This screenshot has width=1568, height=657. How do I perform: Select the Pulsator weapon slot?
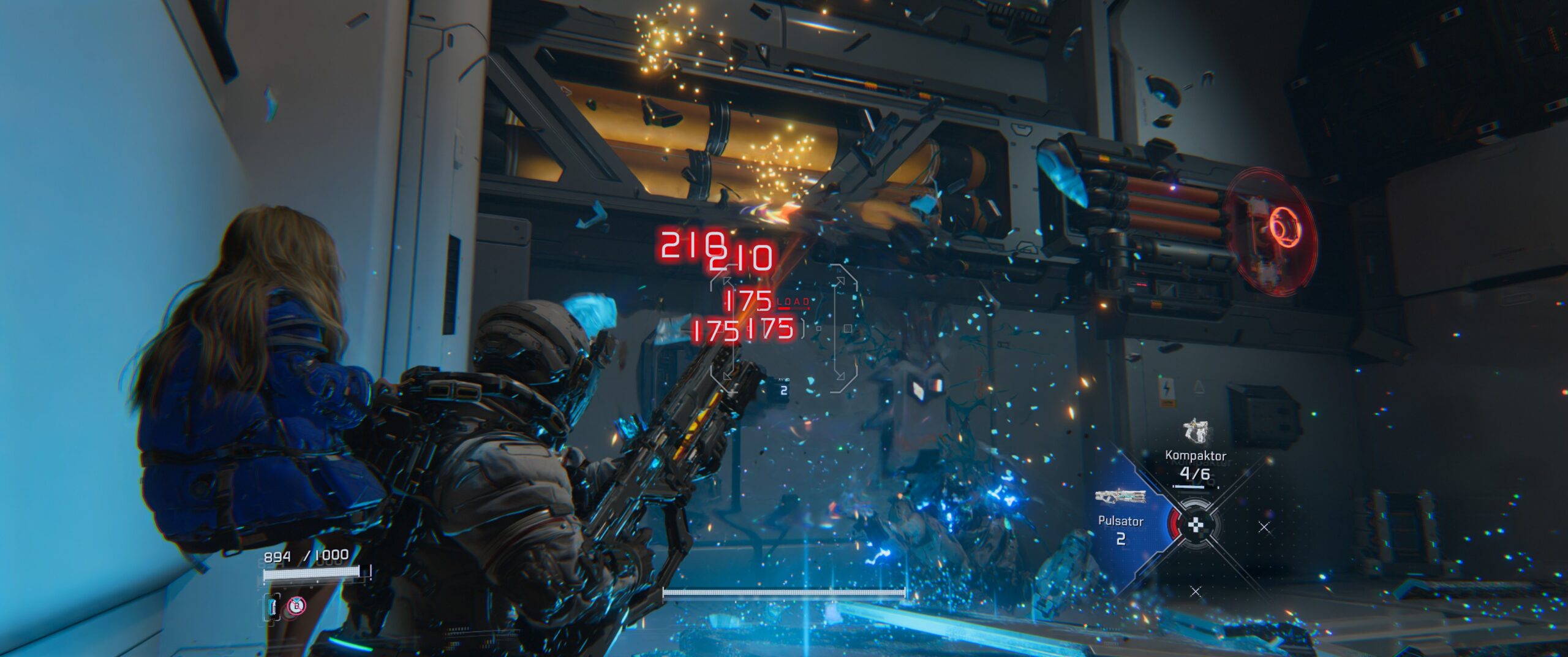click(1121, 514)
